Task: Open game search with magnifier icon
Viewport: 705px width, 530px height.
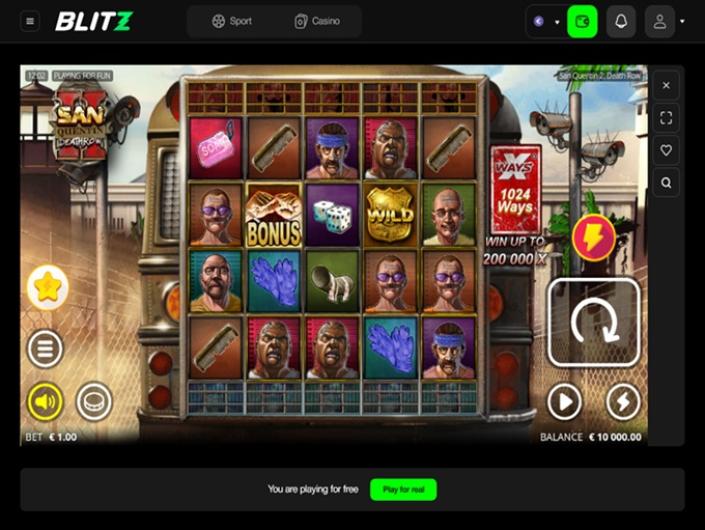Action: point(667,182)
